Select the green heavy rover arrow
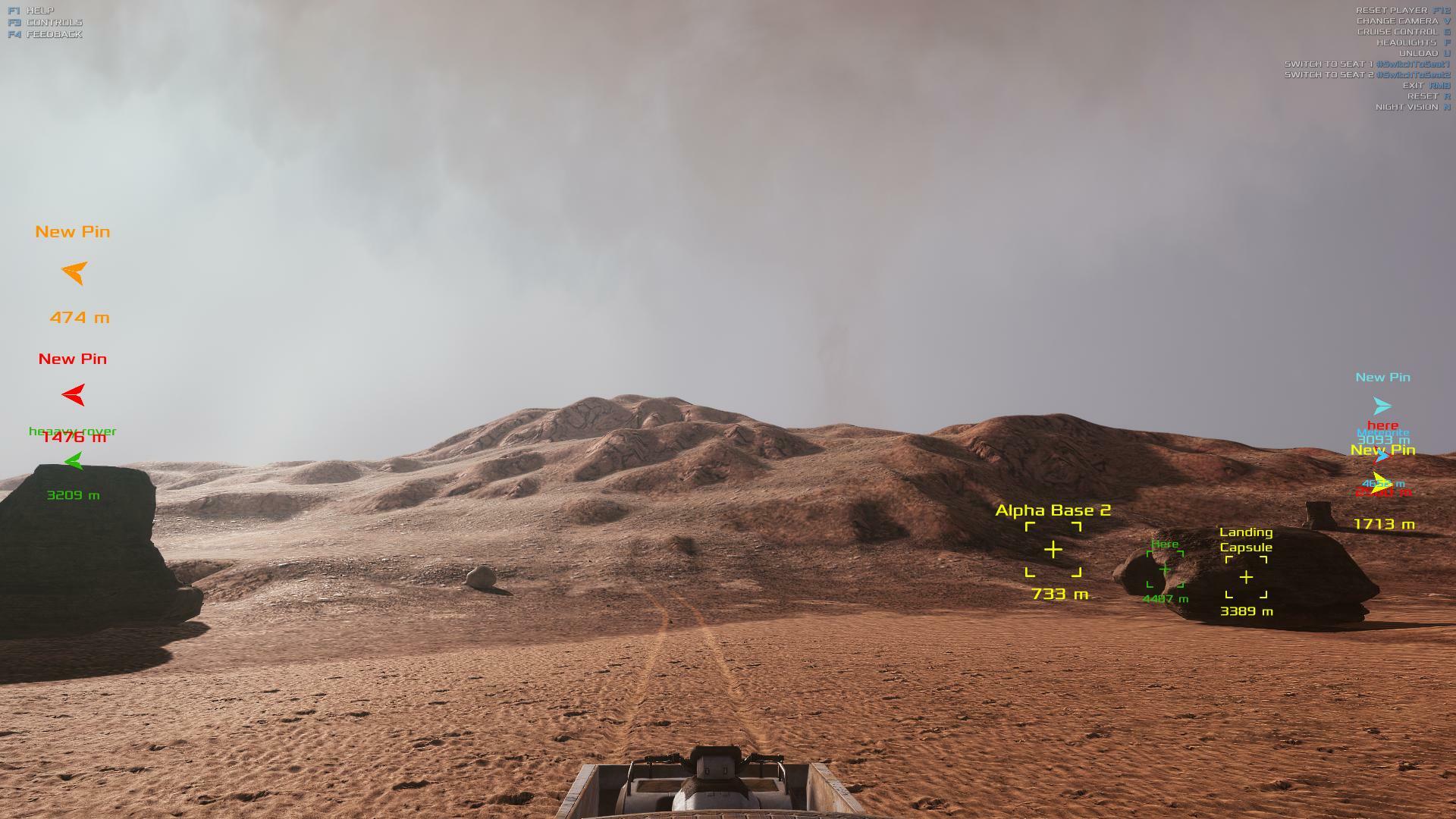The width and height of the screenshot is (1456, 819). pyautogui.click(x=74, y=460)
